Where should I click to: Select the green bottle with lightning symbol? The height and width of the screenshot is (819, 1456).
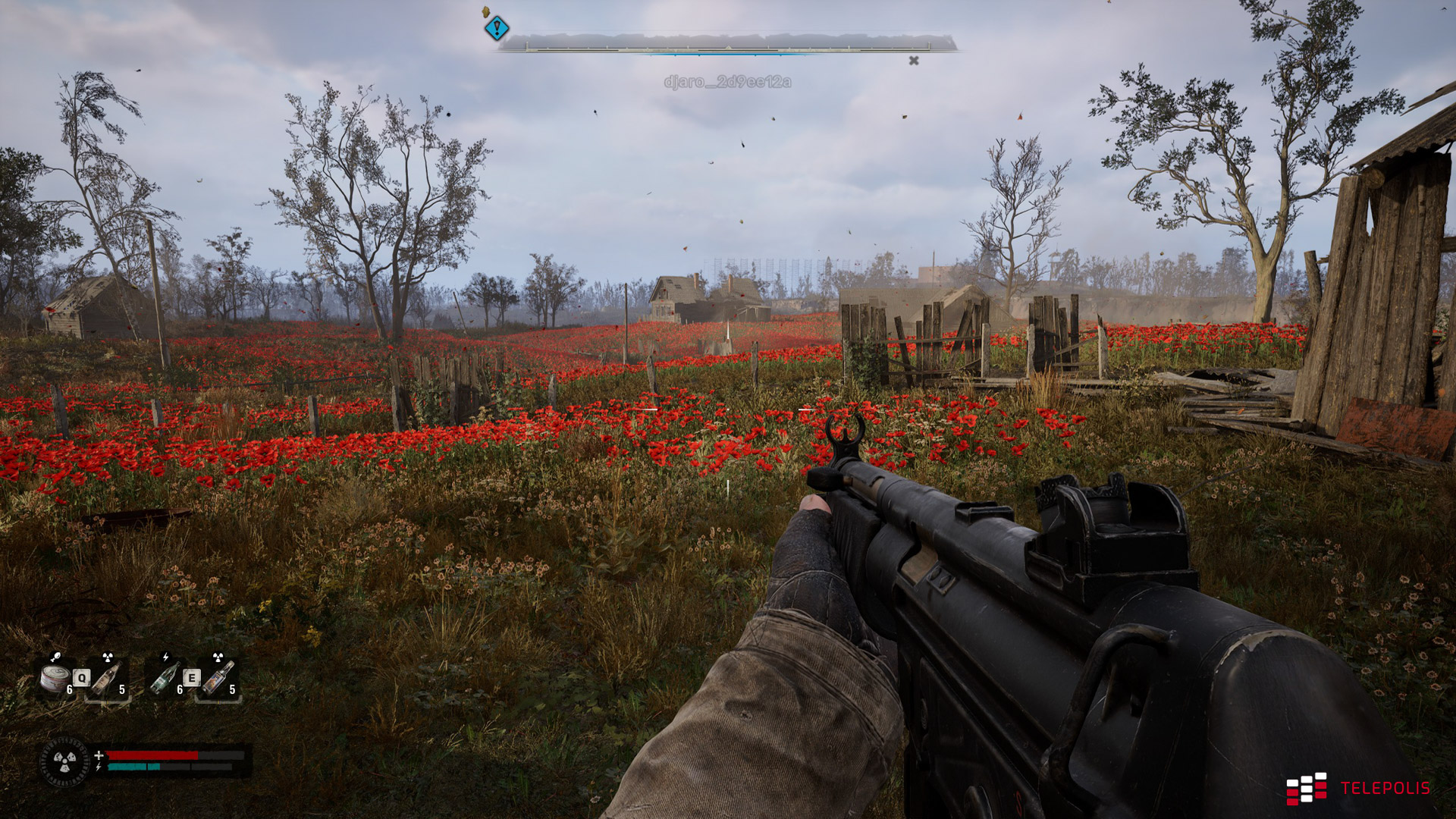165,679
